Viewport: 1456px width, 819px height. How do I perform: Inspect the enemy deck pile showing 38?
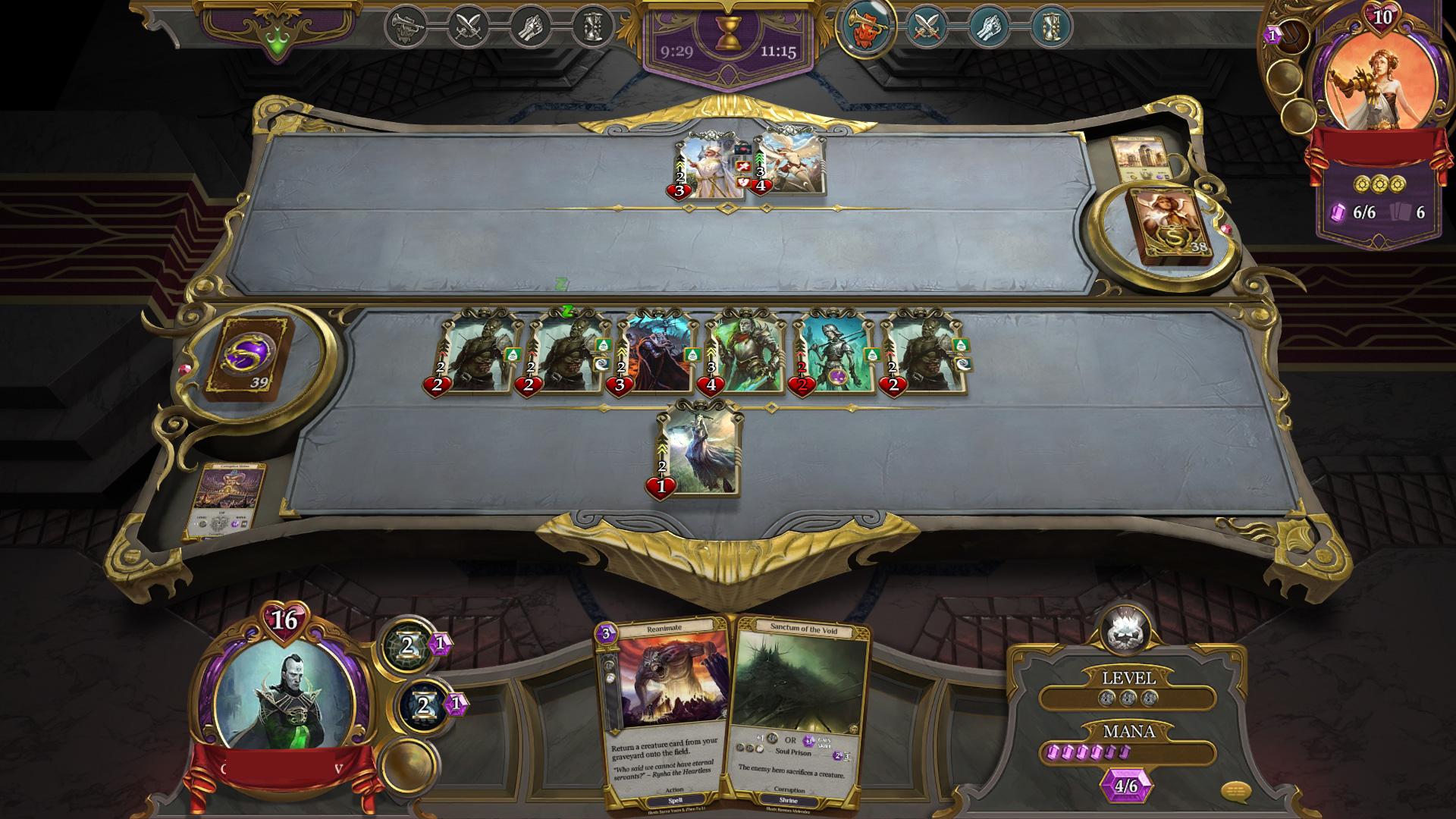(x=1169, y=224)
